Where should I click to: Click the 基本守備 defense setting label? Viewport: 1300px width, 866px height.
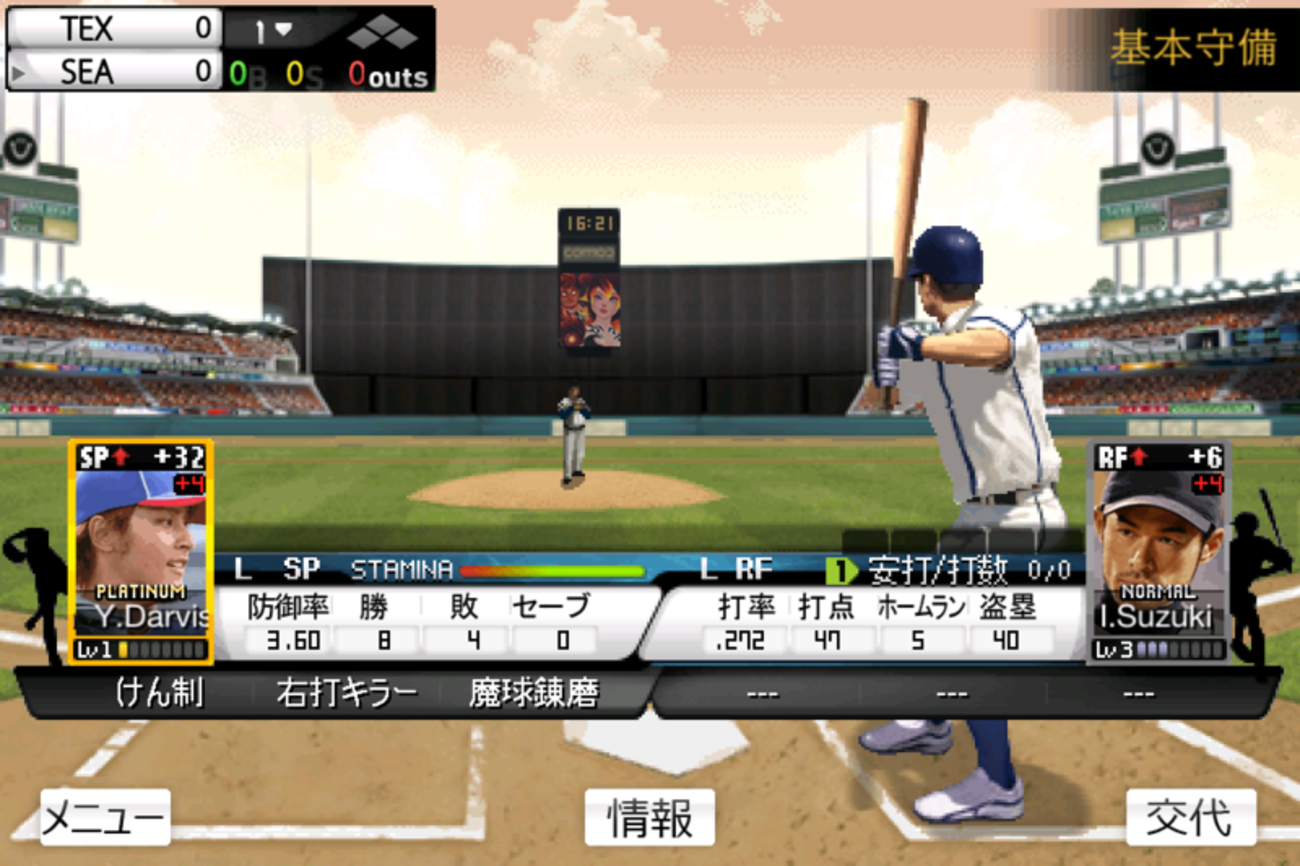(1192, 48)
